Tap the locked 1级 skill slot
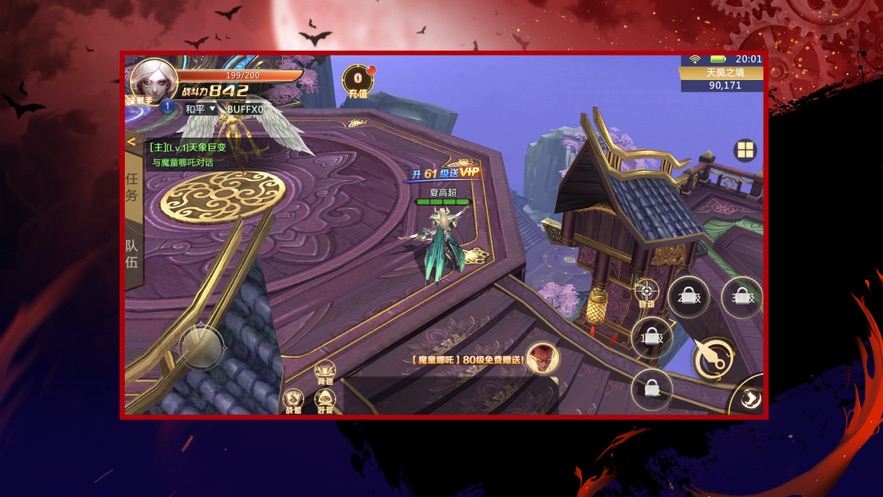 click(x=651, y=337)
